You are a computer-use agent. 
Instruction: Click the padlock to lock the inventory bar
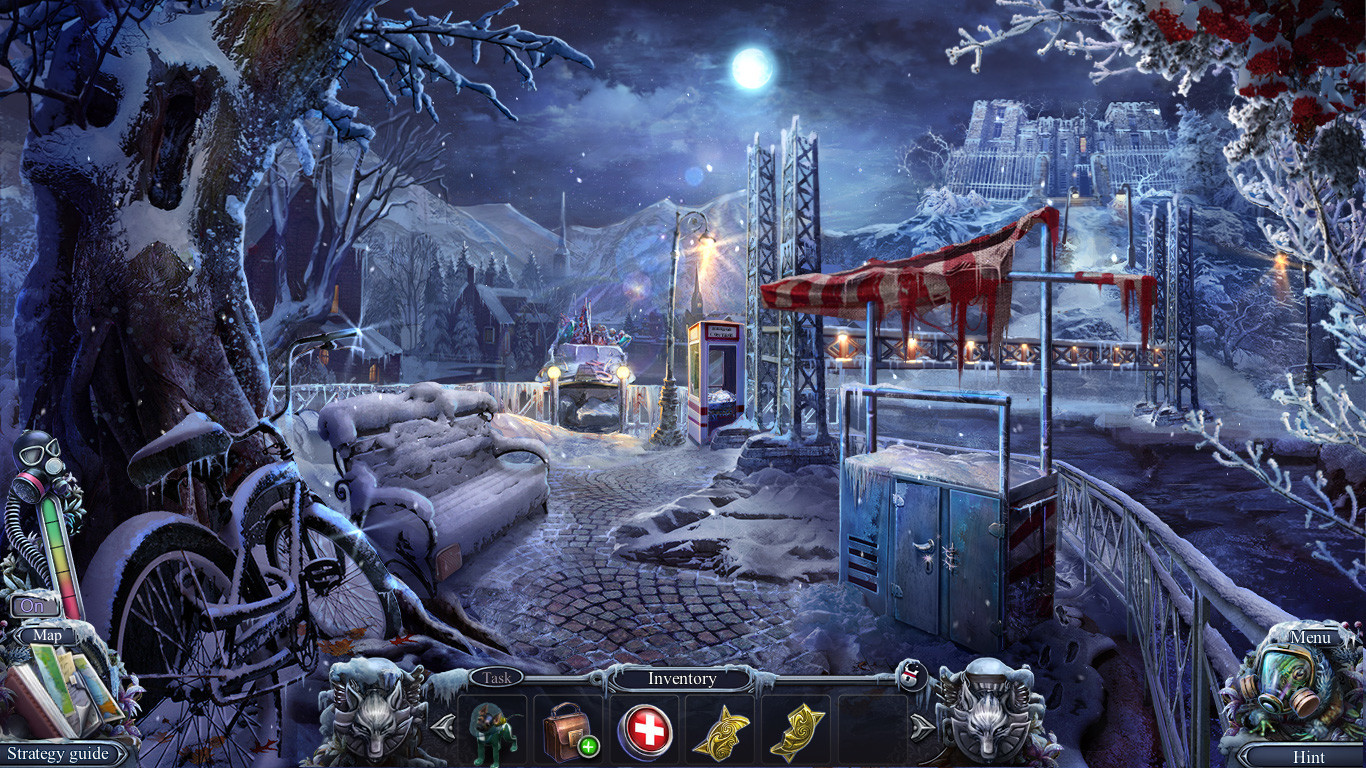pos(913,677)
